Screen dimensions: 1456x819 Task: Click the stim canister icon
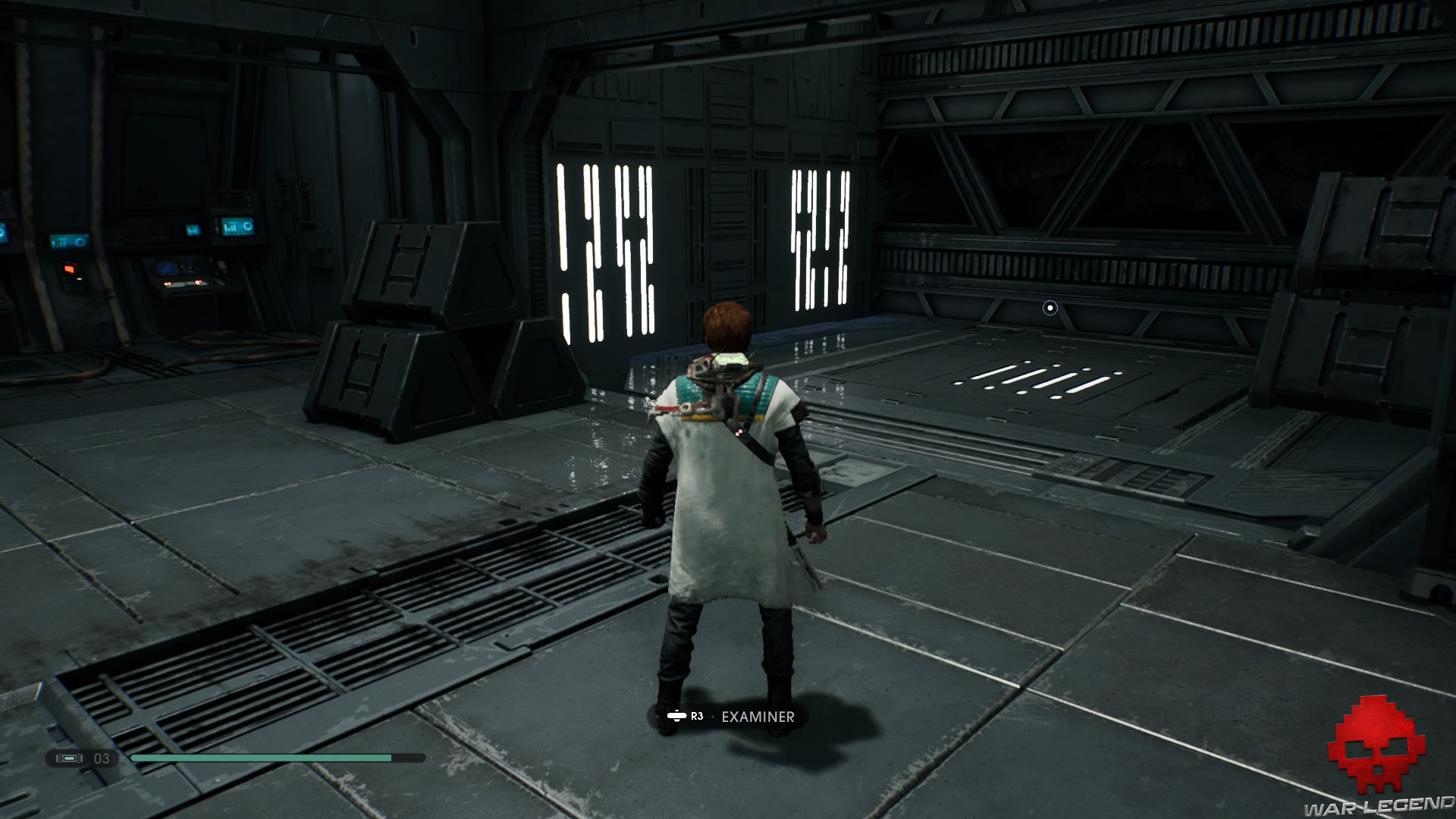click(71, 758)
